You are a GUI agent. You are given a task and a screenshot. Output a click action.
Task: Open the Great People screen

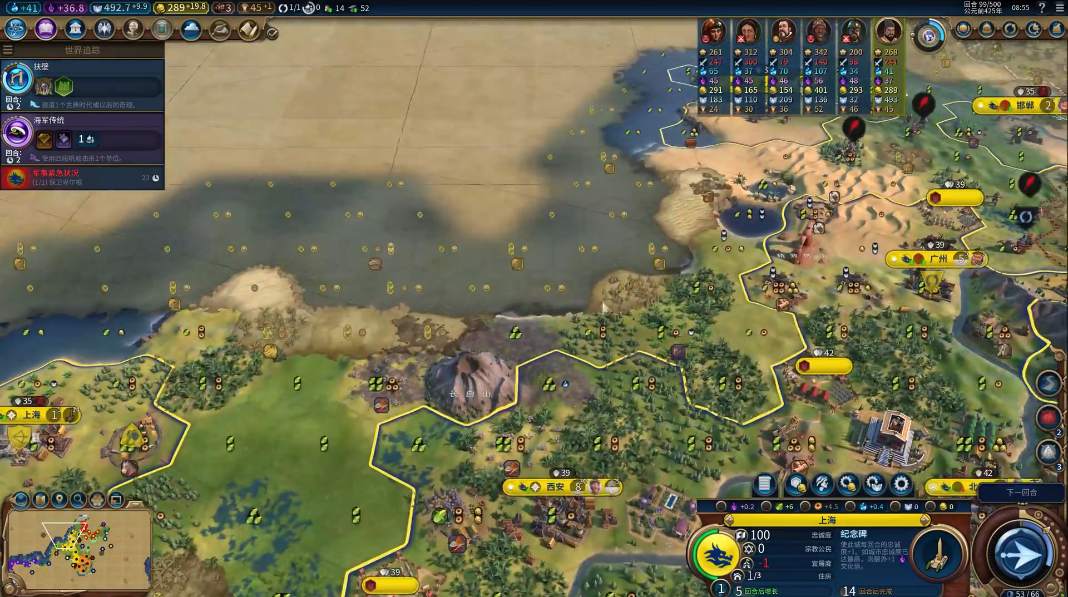132,29
